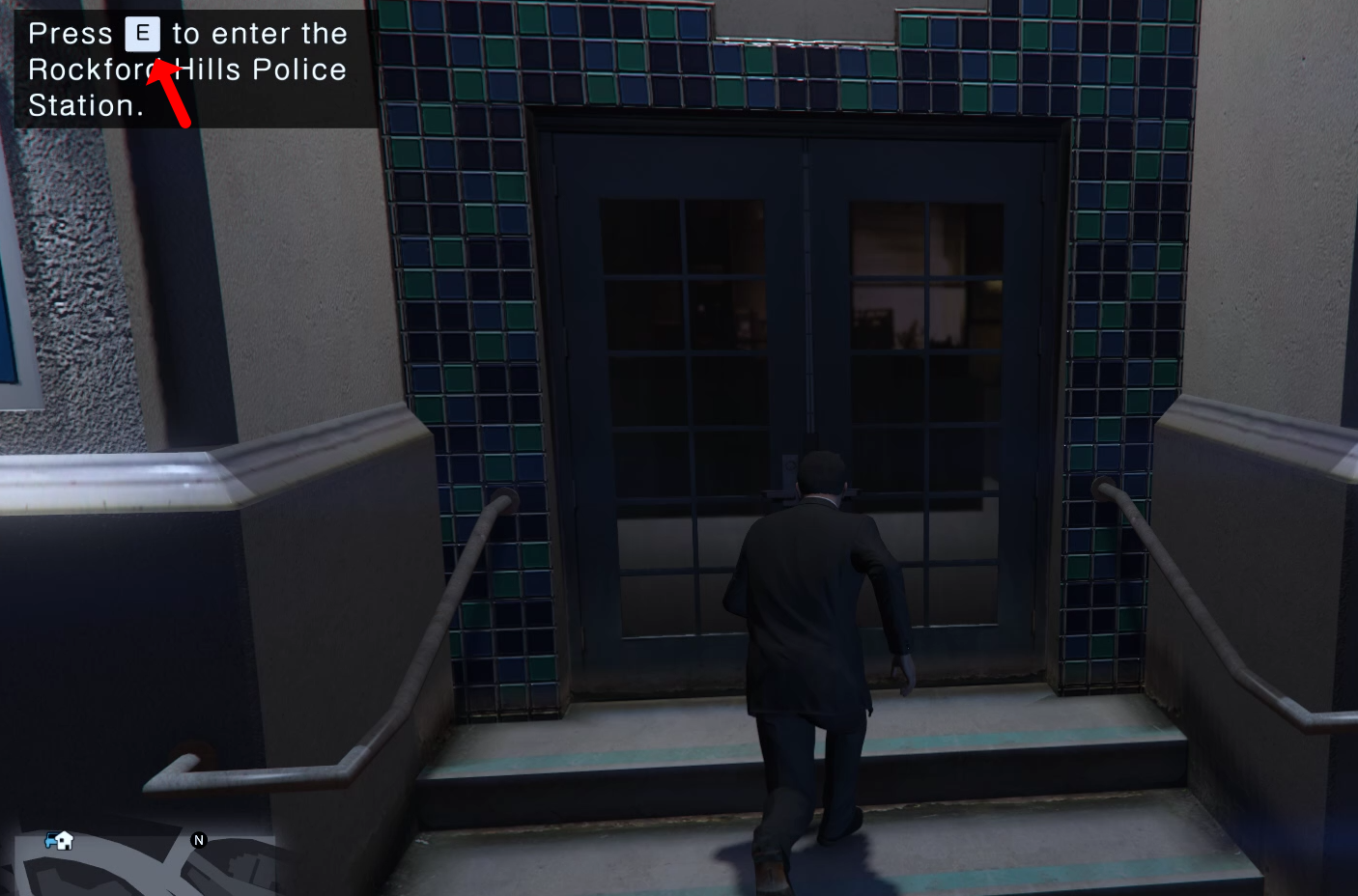Select the blue house blip on the minimap
The width and height of the screenshot is (1358, 896).
coord(60,841)
